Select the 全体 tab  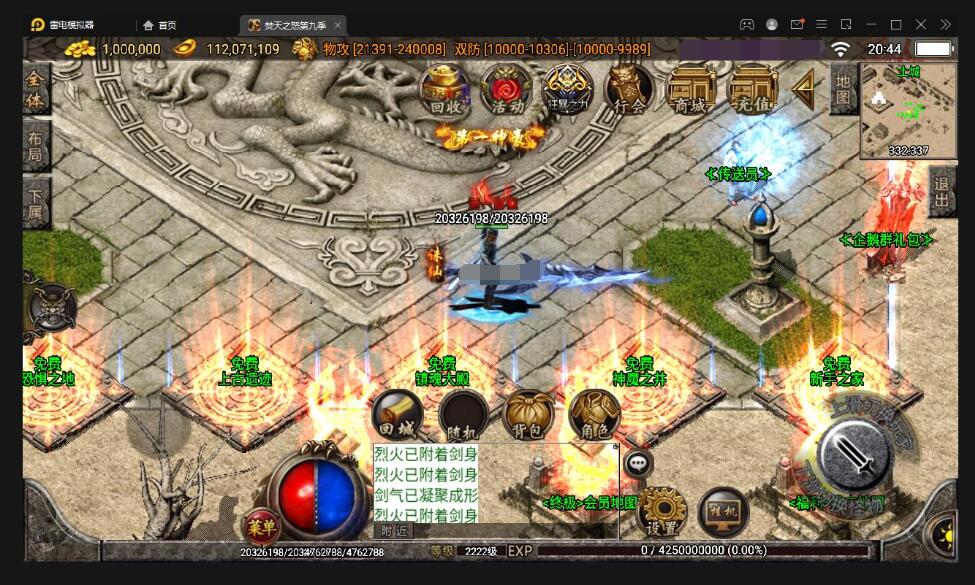36,88
